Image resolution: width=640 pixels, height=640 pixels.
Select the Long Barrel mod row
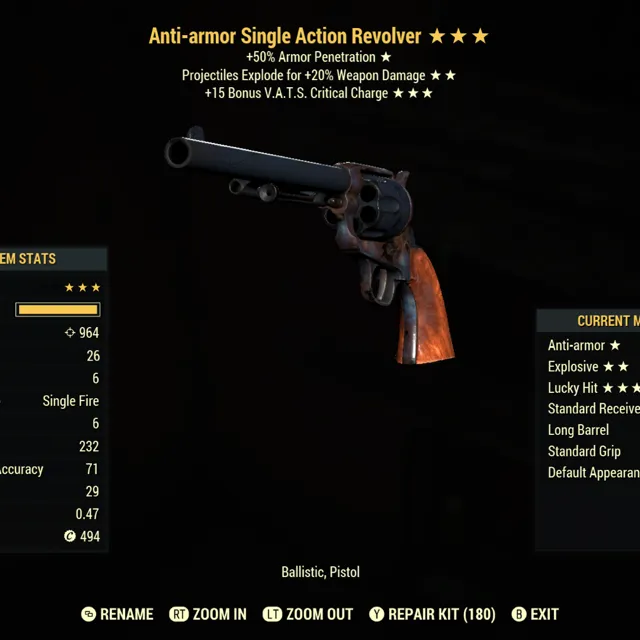[x=579, y=430]
